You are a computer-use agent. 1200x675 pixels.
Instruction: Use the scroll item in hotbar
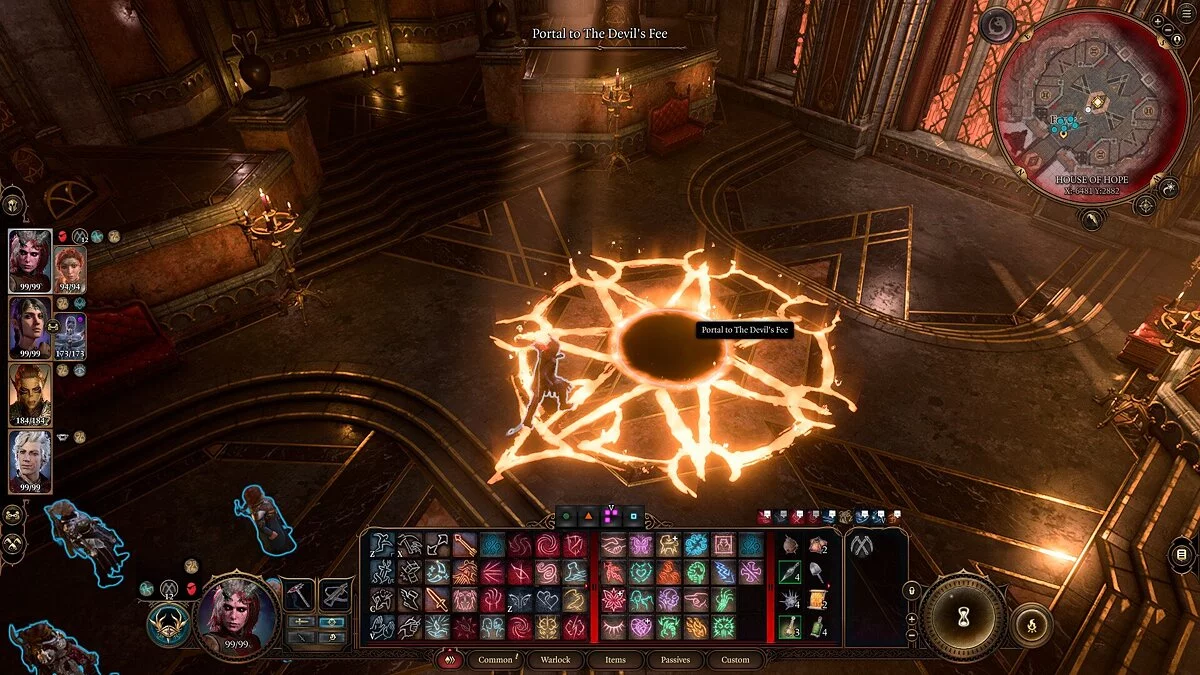(817, 601)
